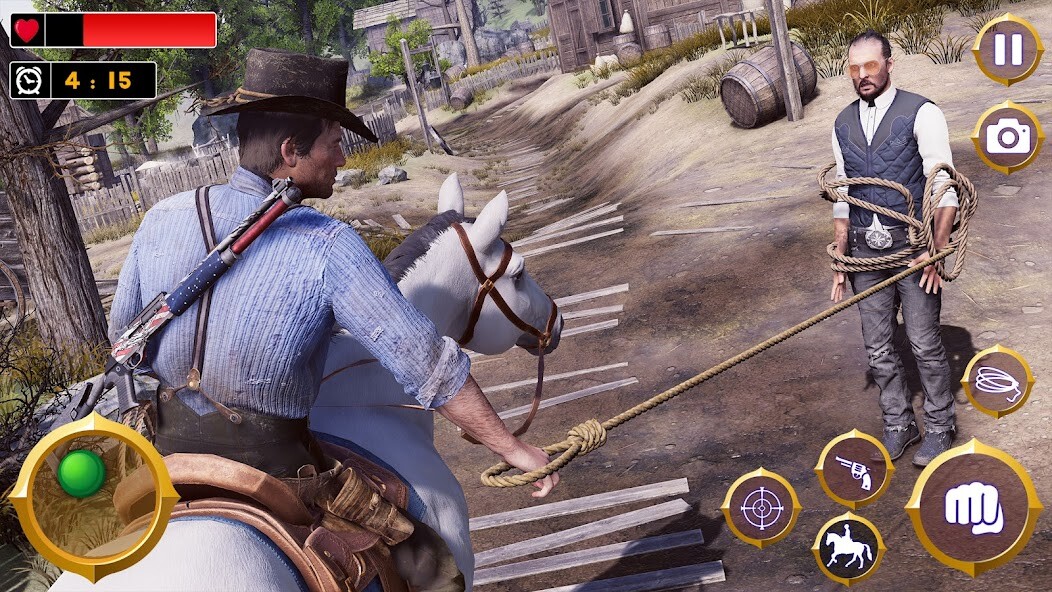
Task: Click the green movement joystick
Action: pyautogui.click(x=81, y=473)
